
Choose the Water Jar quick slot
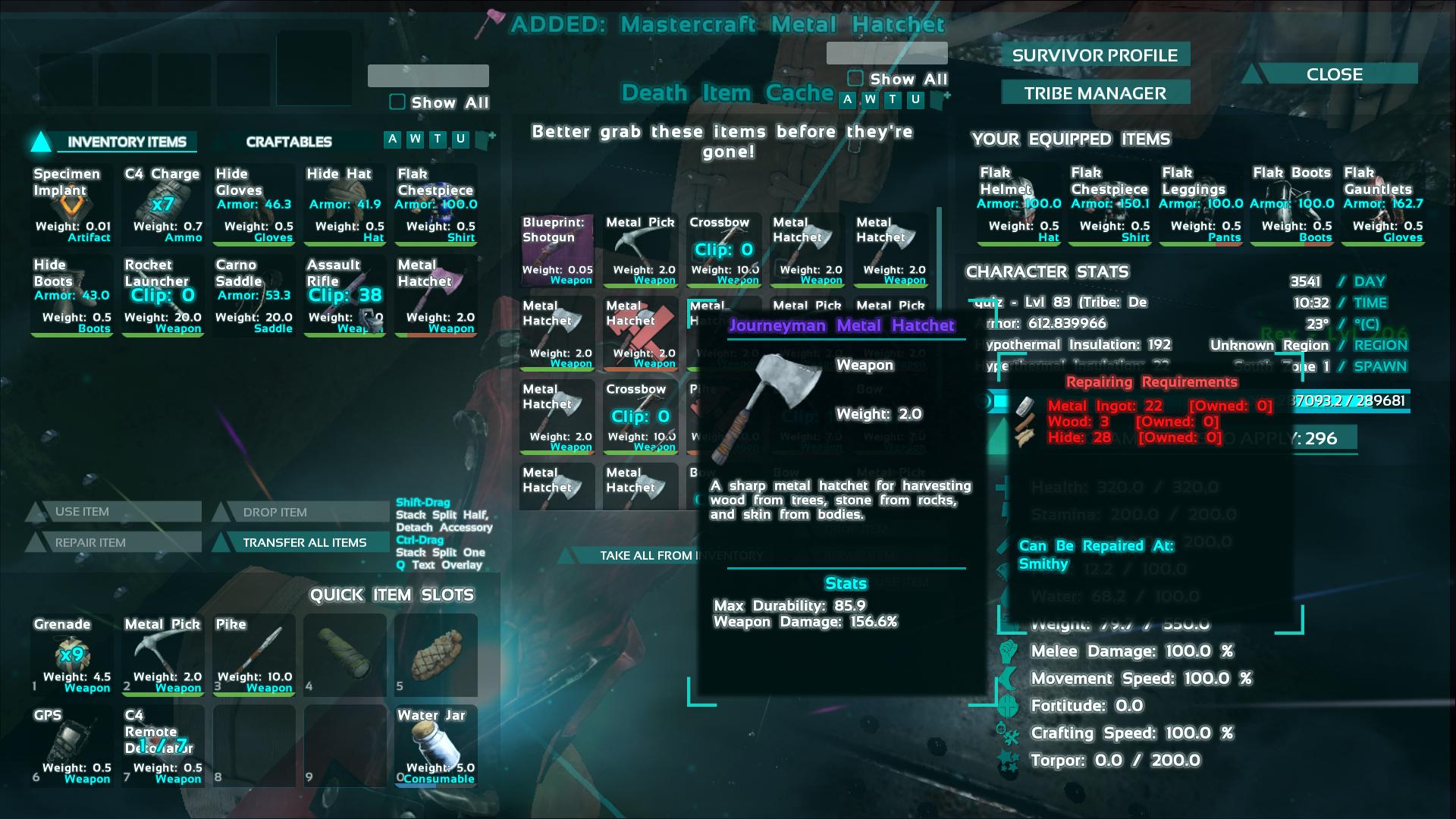436,746
